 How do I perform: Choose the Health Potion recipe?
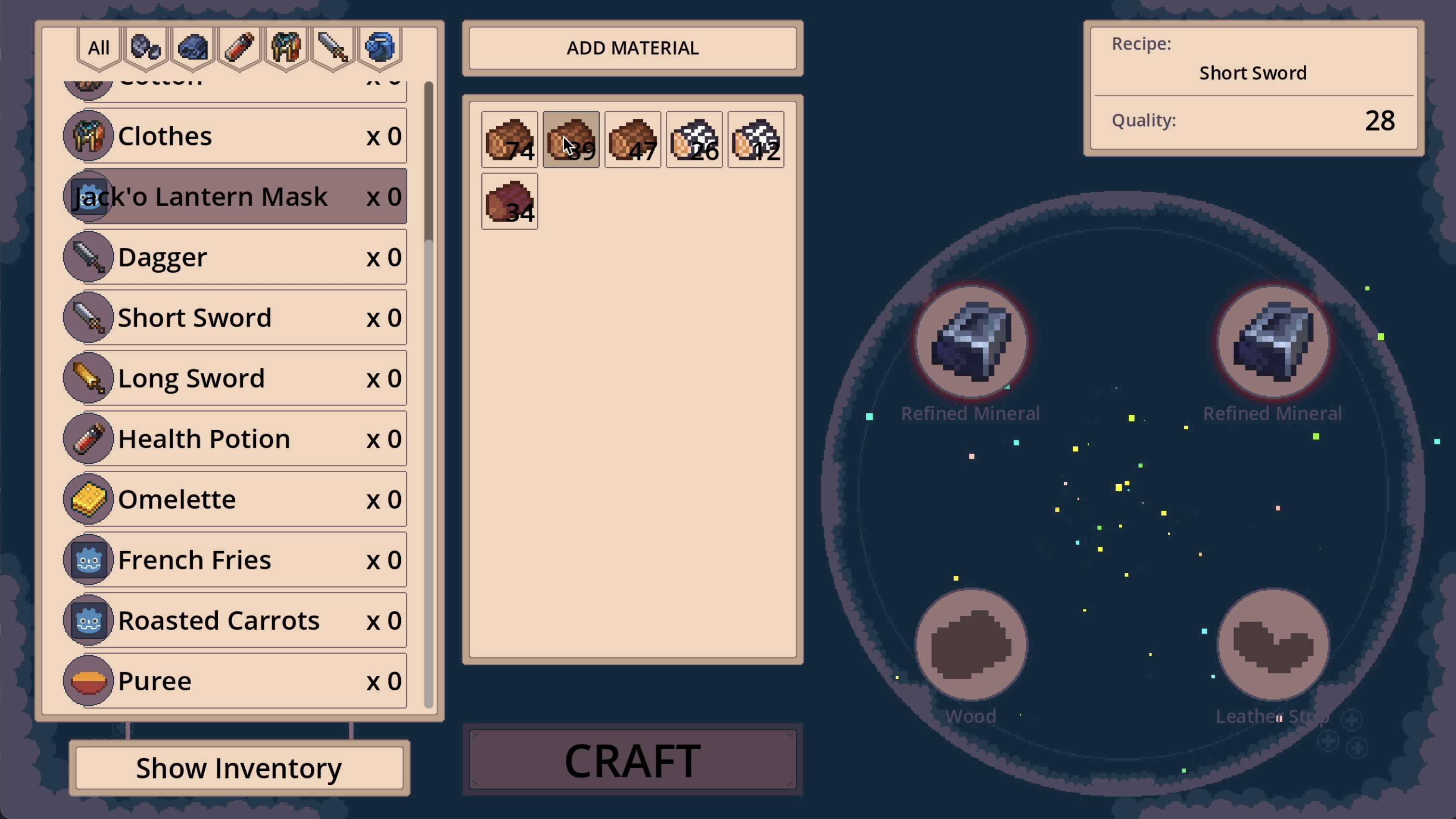(x=235, y=438)
